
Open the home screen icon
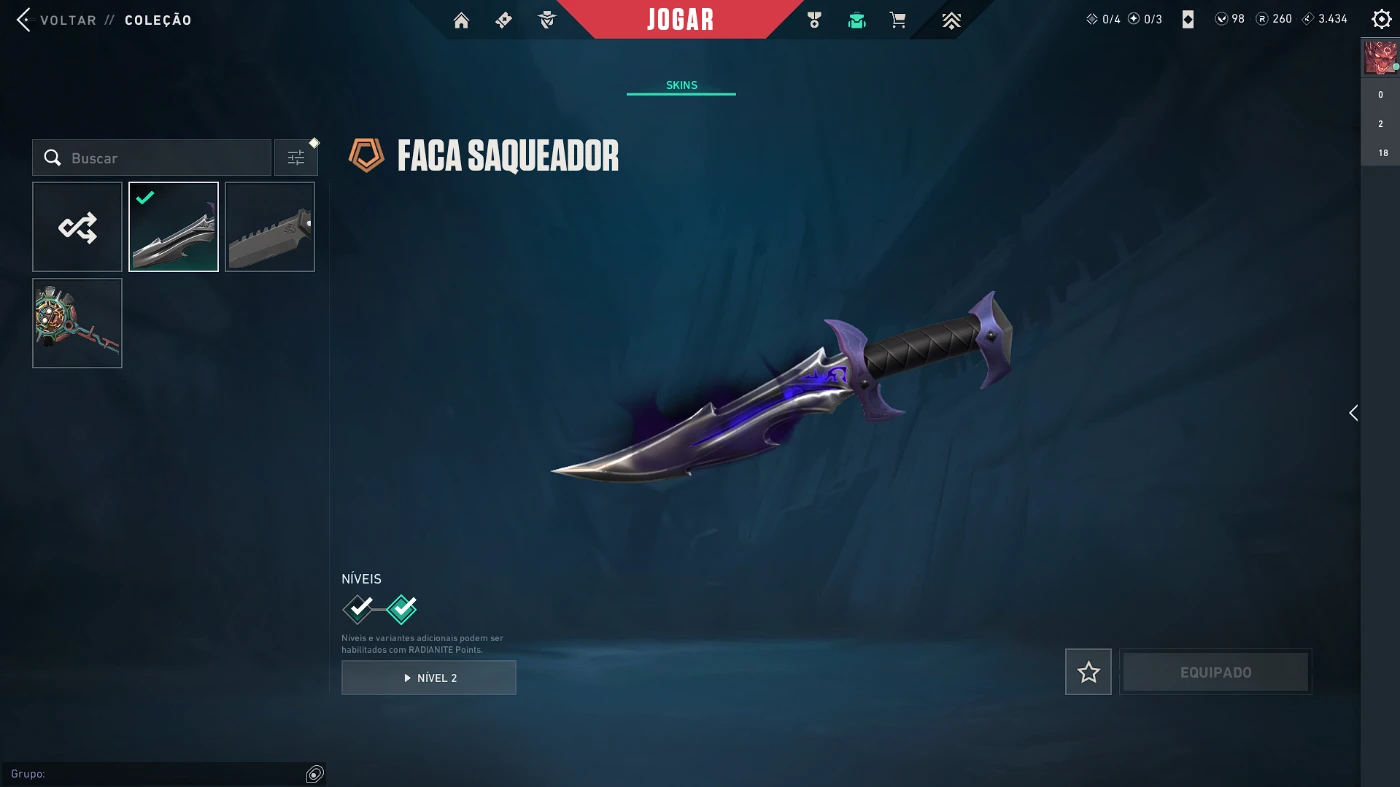click(x=461, y=20)
